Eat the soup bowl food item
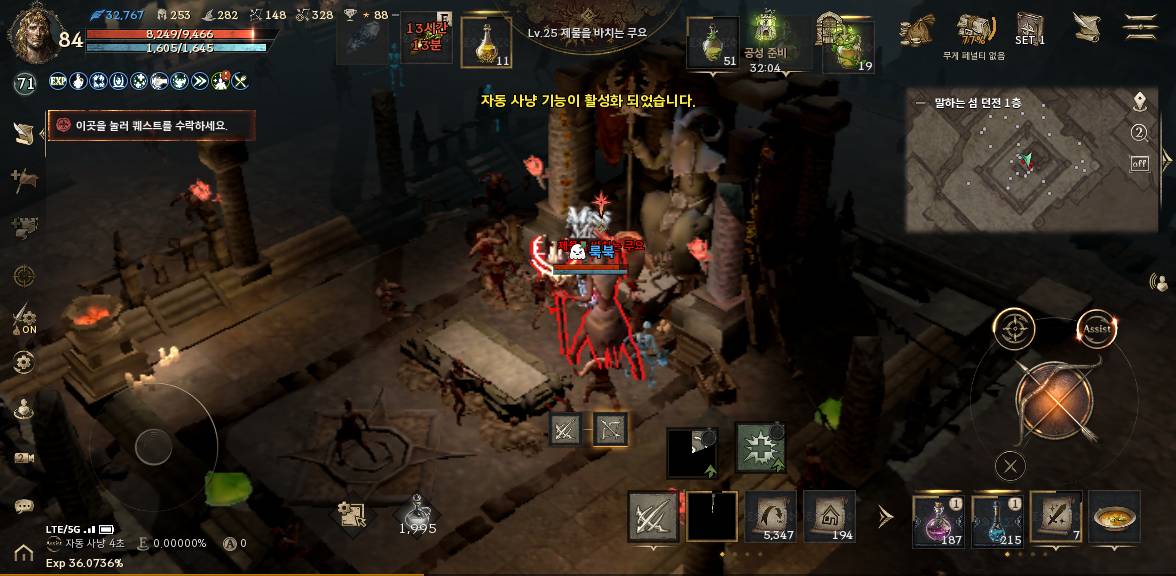This screenshot has height=576, width=1176. 1114,517
